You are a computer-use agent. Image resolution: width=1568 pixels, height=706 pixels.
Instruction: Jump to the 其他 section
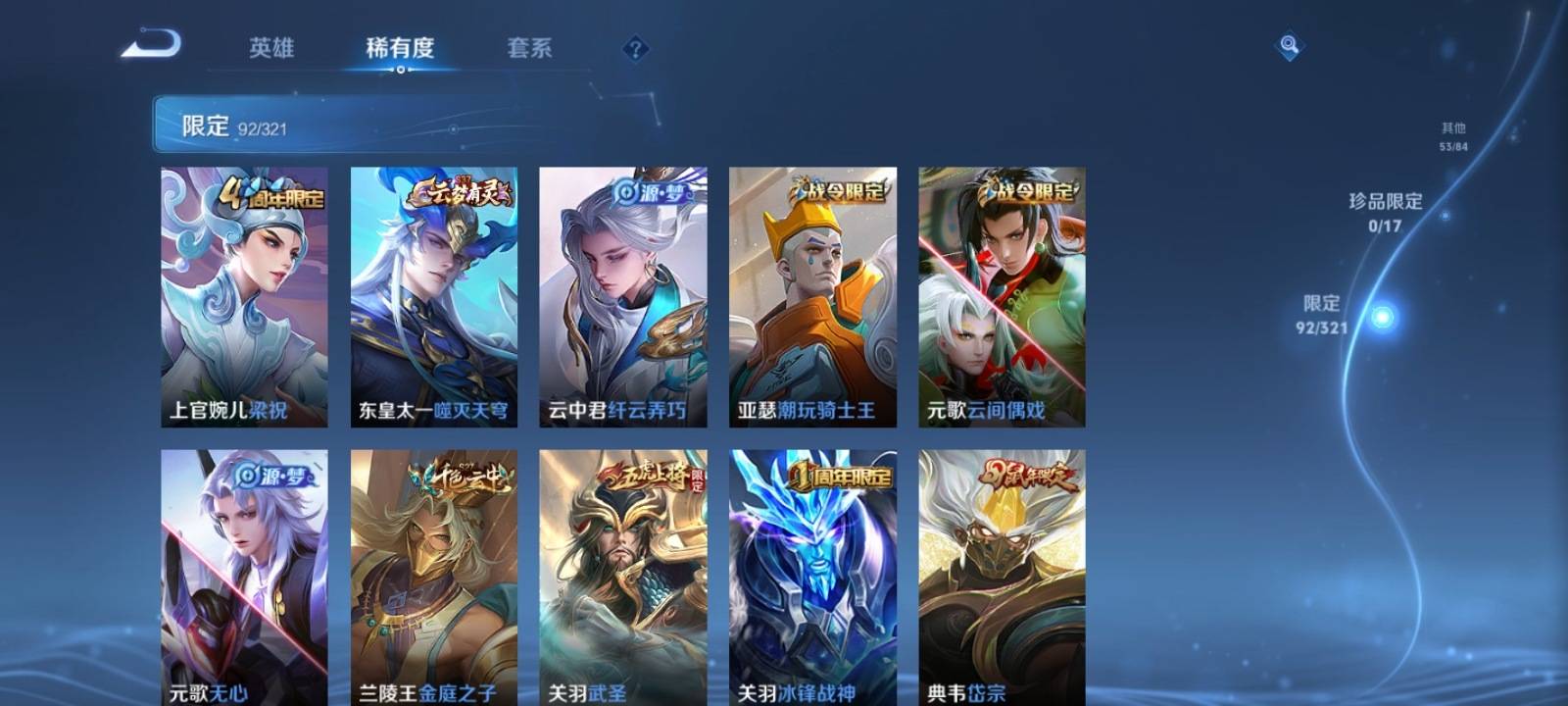point(1453,136)
